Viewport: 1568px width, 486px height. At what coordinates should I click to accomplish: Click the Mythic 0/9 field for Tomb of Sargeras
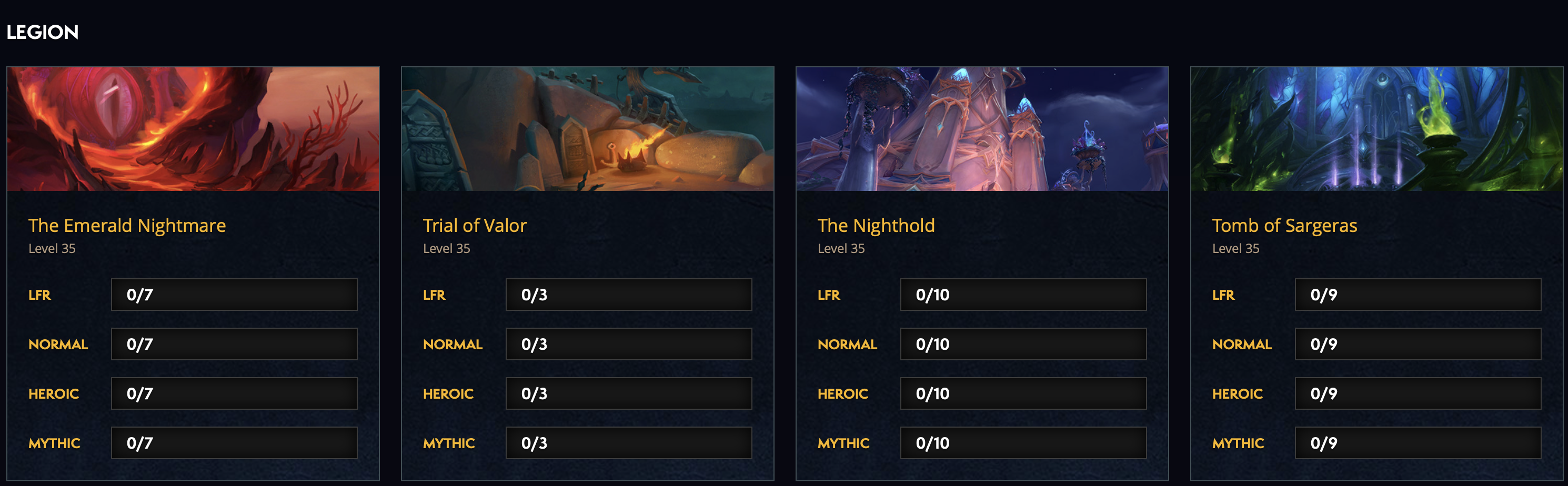pyautogui.click(x=1417, y=443)
